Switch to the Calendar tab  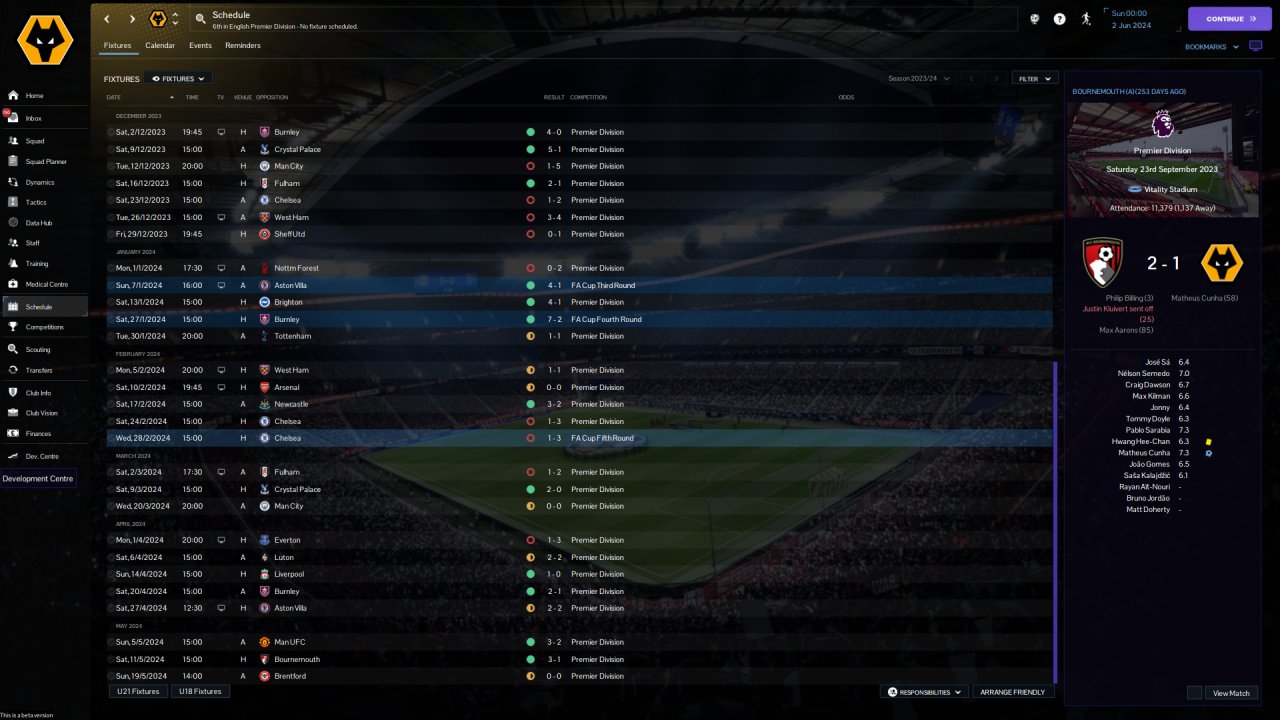click(160, 46)
